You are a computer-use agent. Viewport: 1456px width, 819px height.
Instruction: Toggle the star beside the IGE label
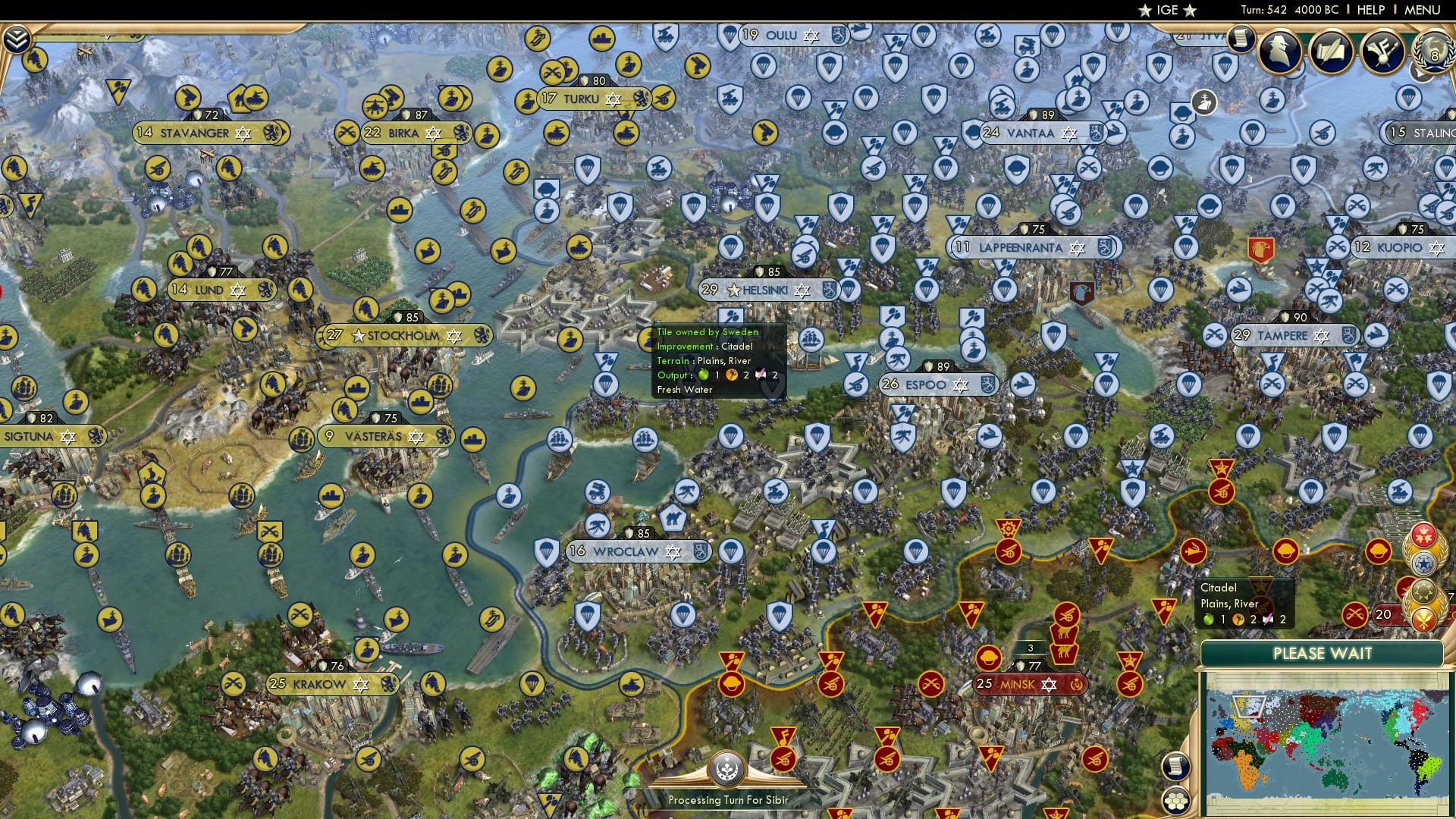coord(1145,10)
